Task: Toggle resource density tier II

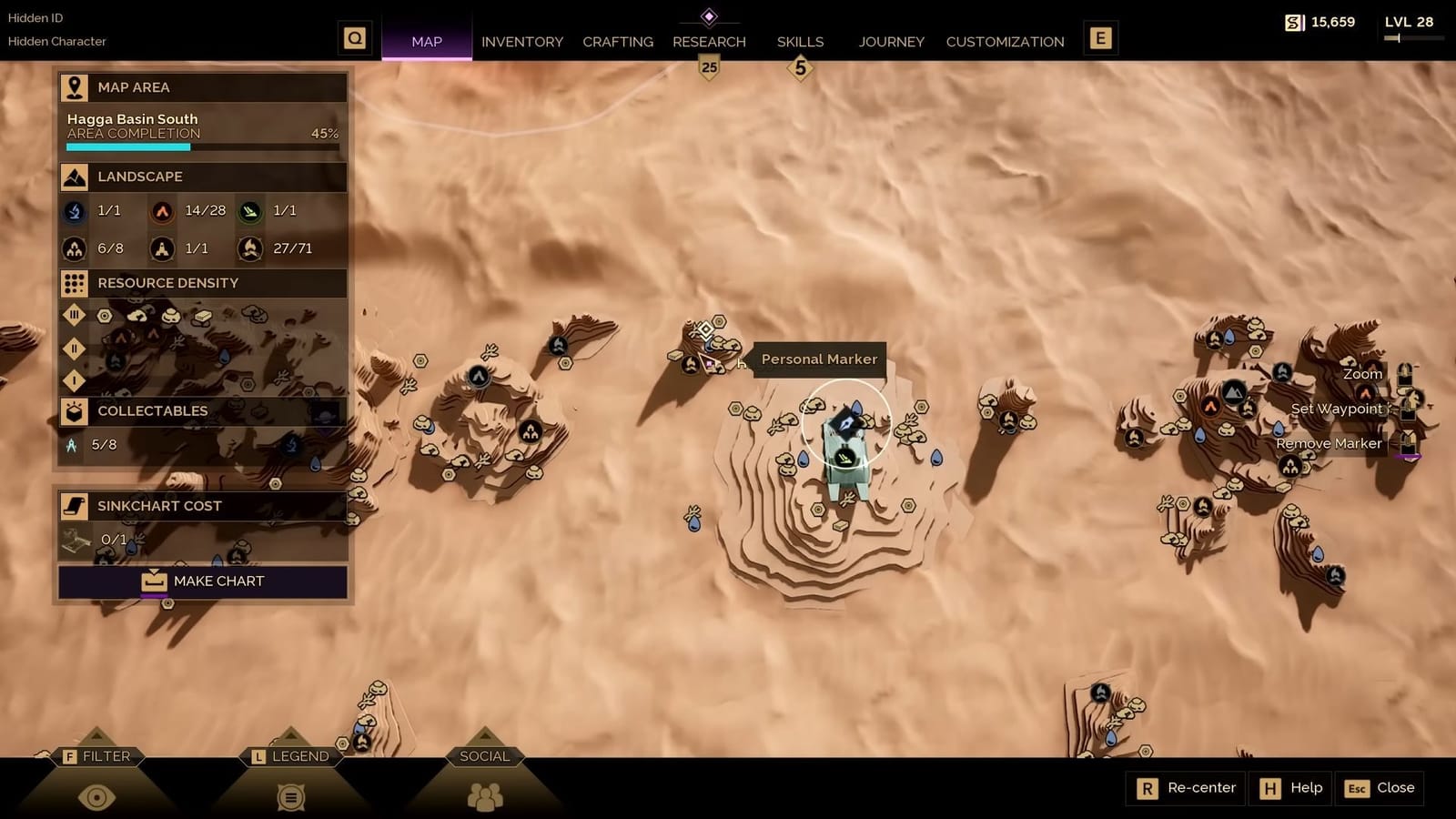Action: point(75,349)
